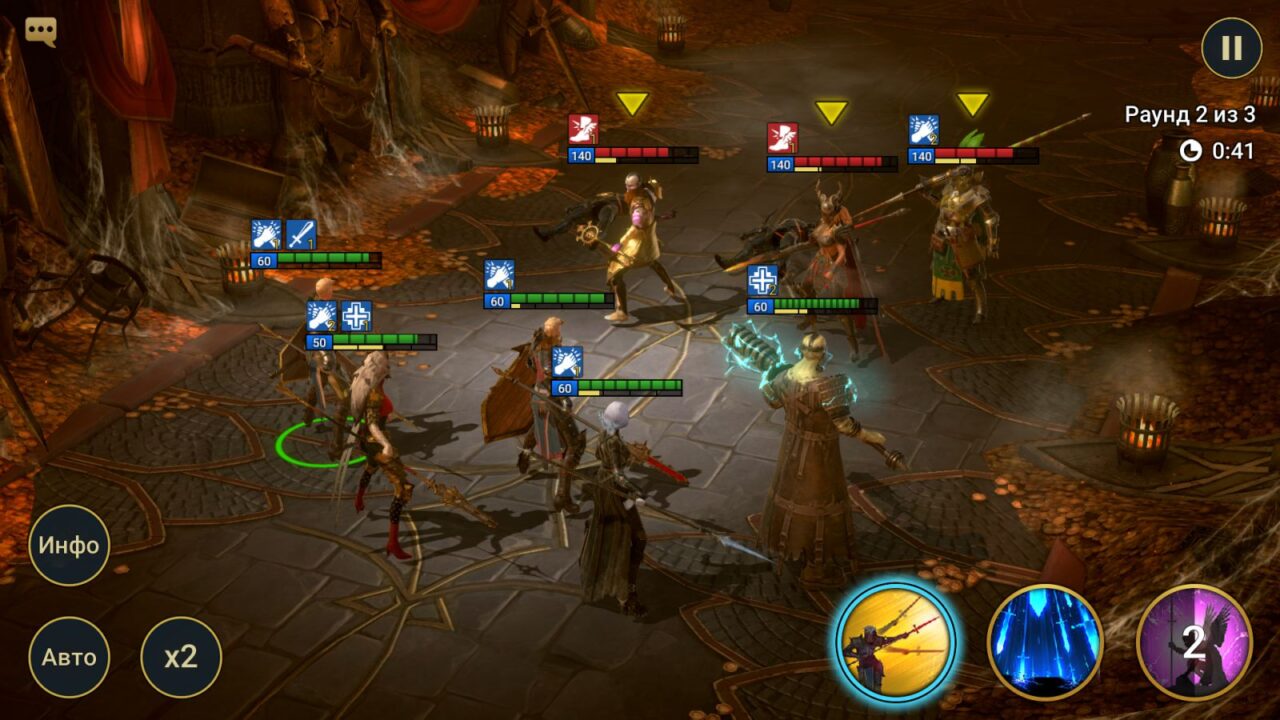Click the red winged-boot debuff above the left enemy
Image resolution: width=1280 pixels, height=720 pixels.
(x=584, y=126)
